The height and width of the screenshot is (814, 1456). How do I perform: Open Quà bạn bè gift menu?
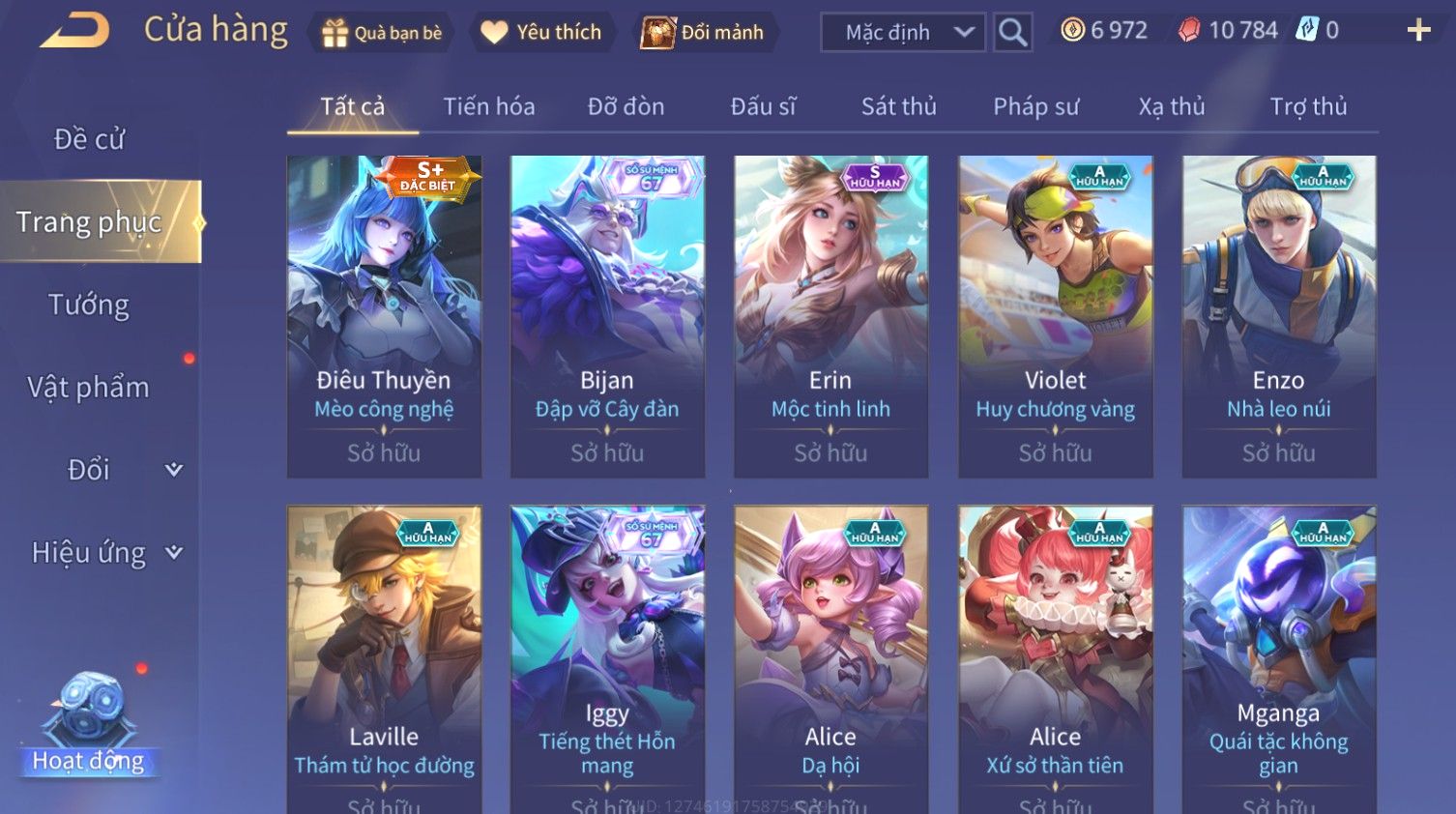(x=382, y=33)
